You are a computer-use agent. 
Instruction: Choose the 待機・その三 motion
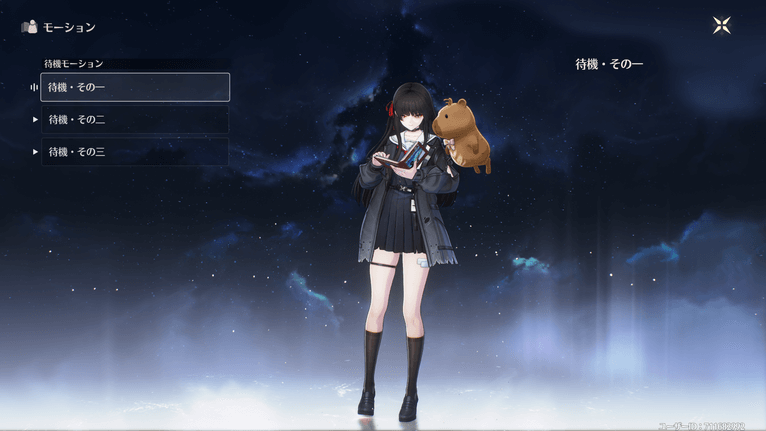point(135,152)
